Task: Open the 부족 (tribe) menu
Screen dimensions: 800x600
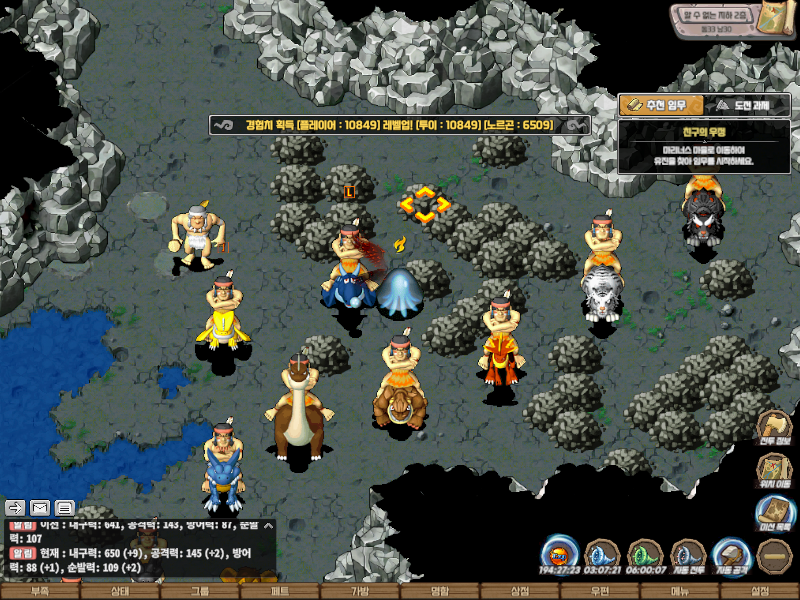Action: [40, 591]
